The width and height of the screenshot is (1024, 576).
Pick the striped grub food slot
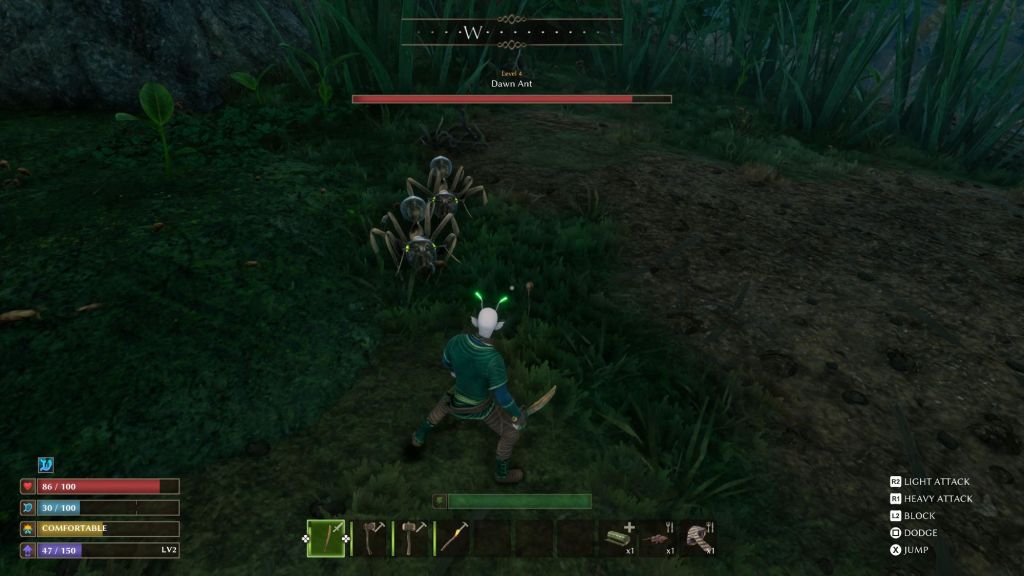[x=700, y=538]
